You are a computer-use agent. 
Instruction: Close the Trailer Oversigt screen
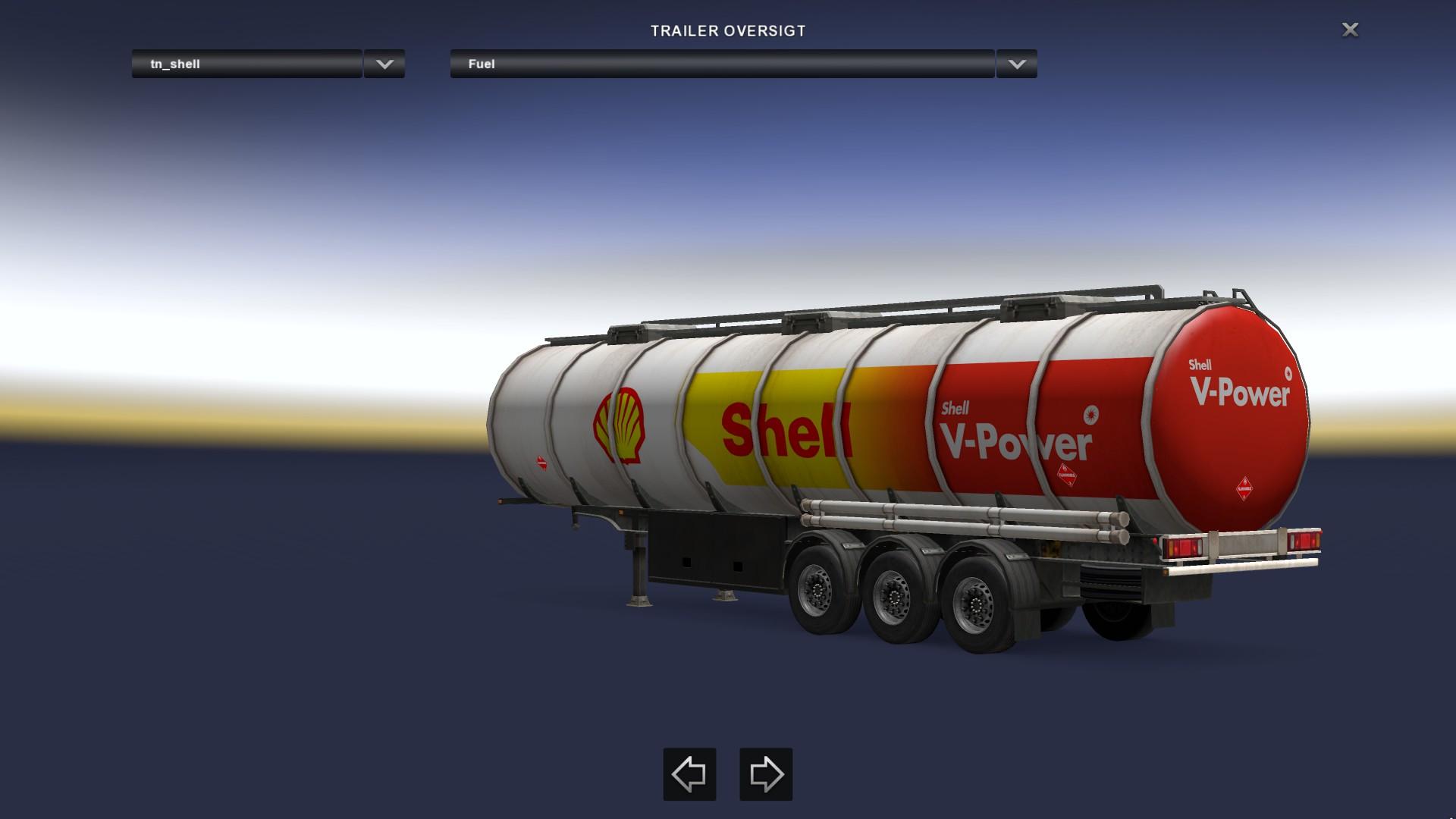click(1350, 30)
